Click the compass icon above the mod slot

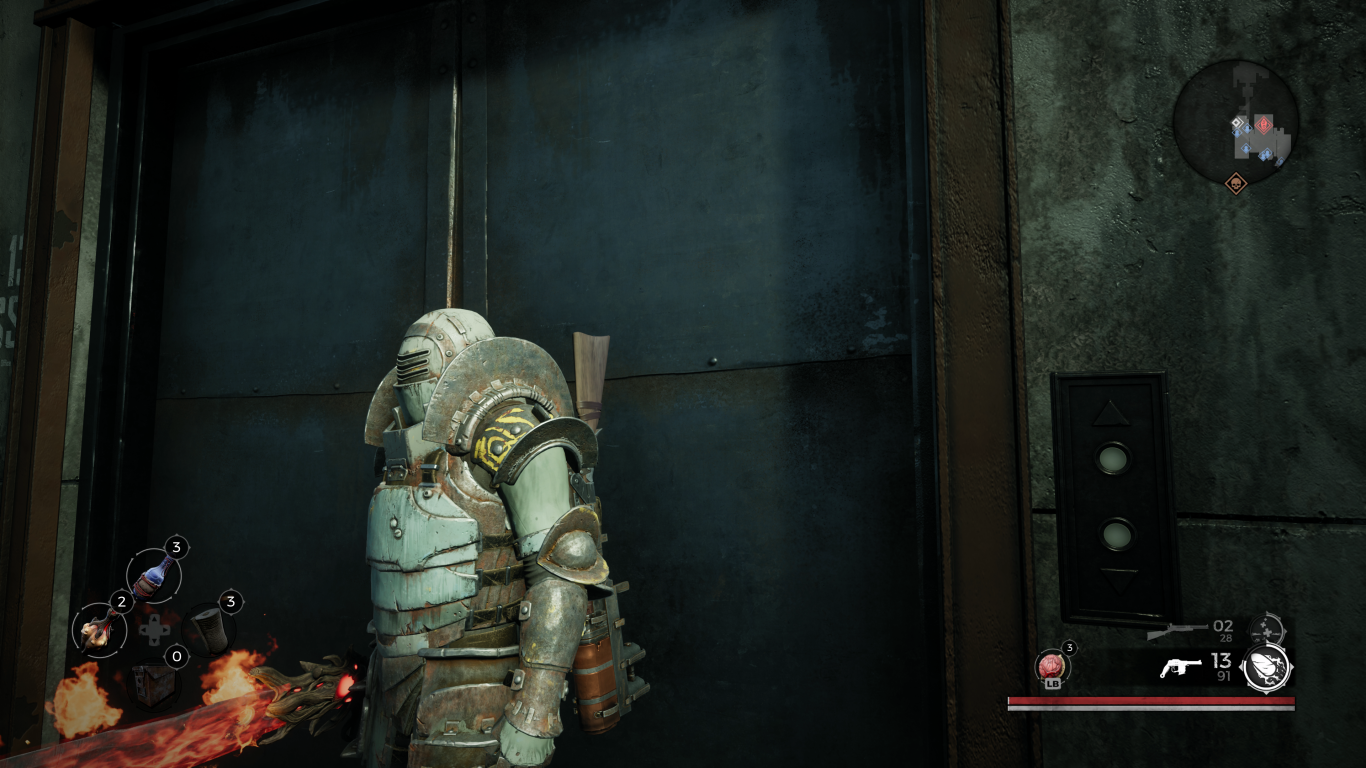click(1267, 630)
